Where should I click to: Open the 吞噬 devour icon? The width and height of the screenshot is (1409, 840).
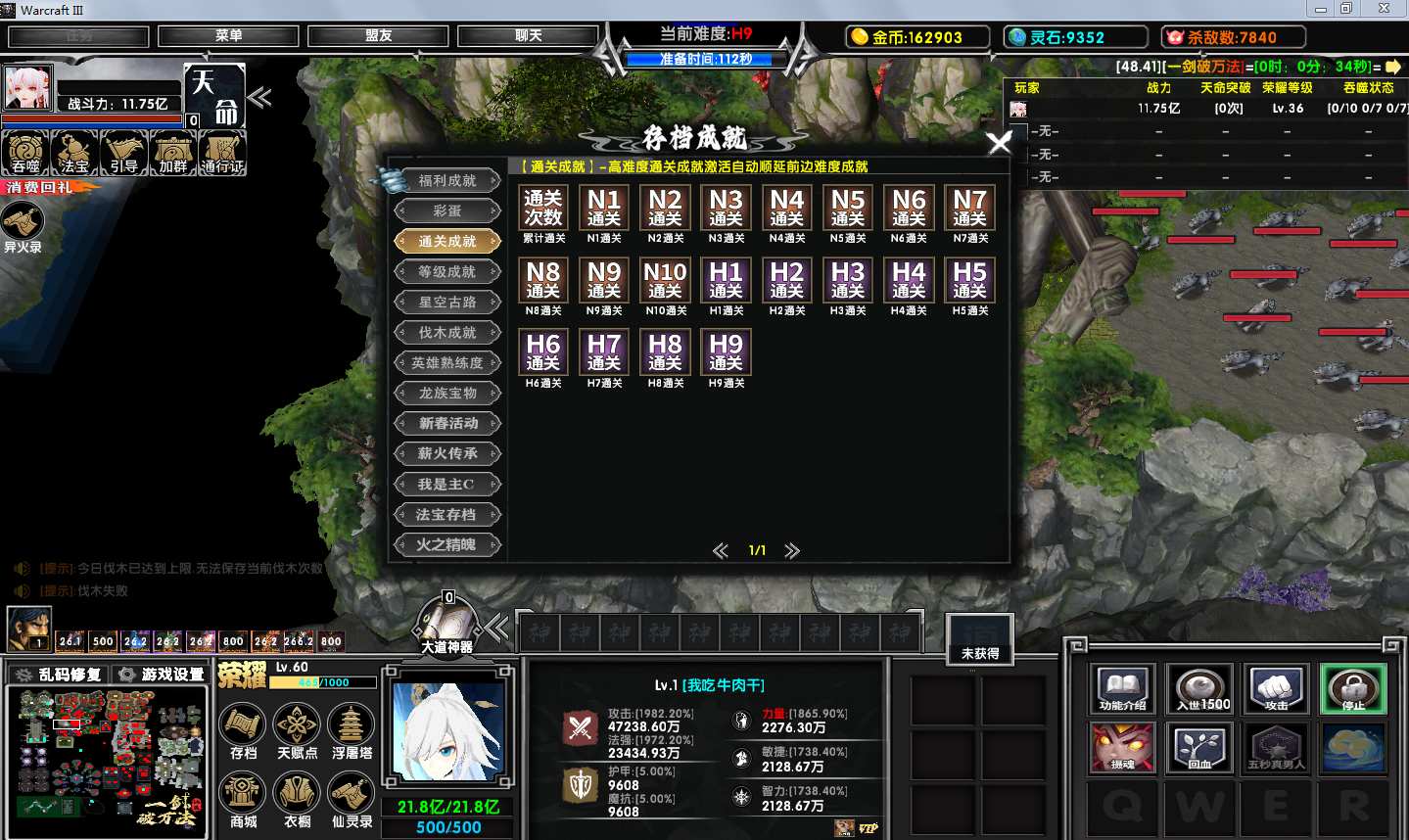click(25, 153)
